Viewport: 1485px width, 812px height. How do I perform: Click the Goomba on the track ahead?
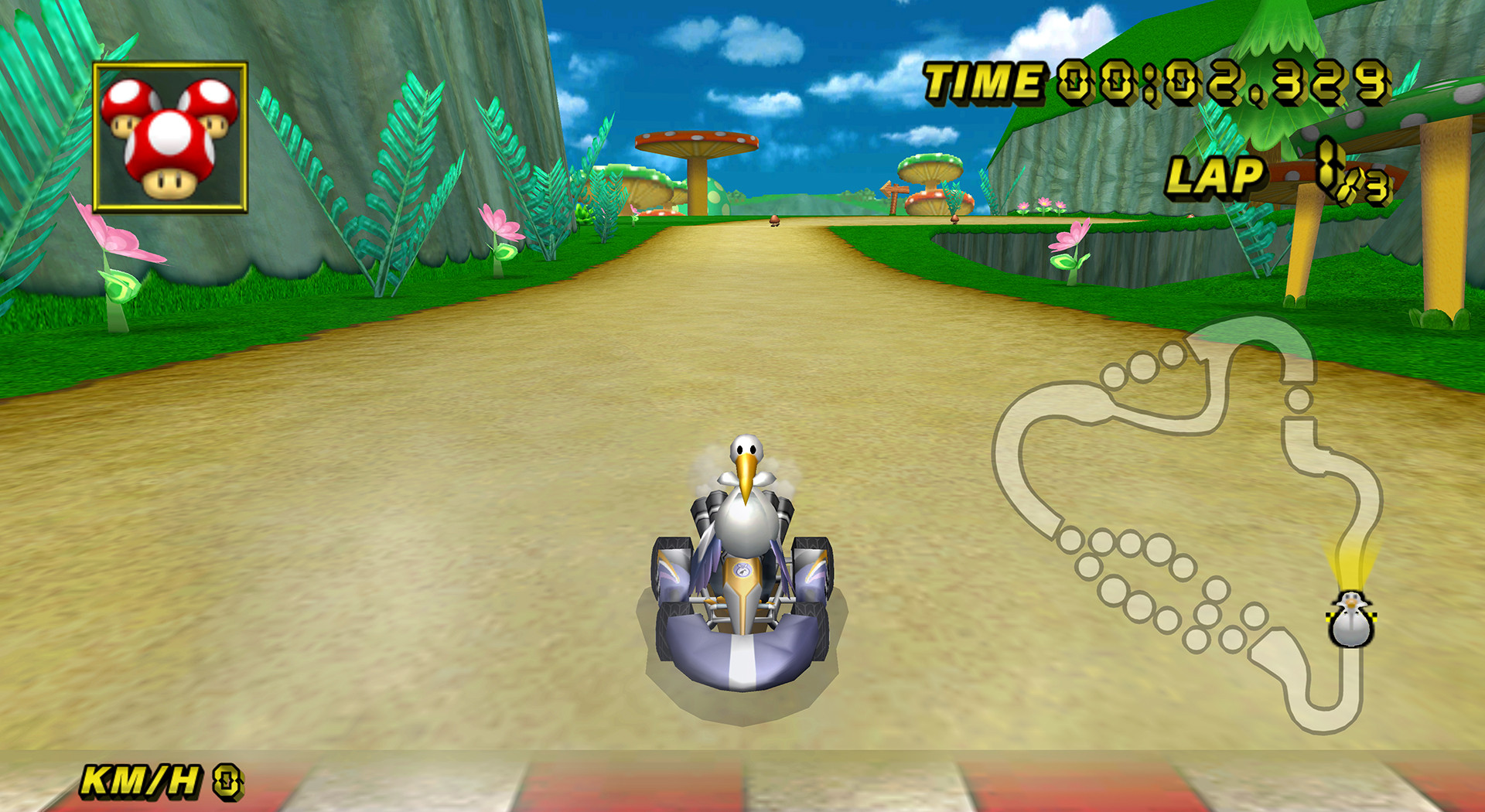point(776,223)
